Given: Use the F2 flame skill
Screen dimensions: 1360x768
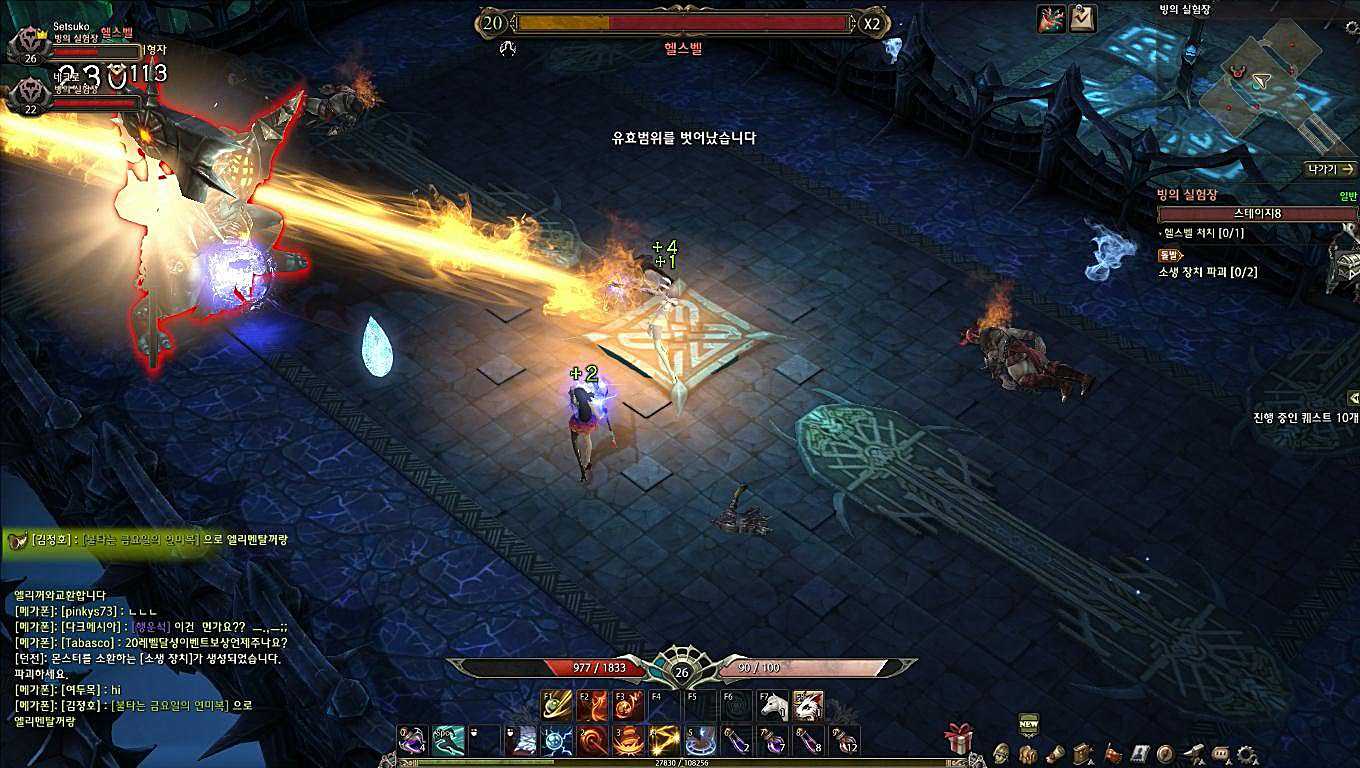Looking at the screenshot, I should click(x=594, y=705).
